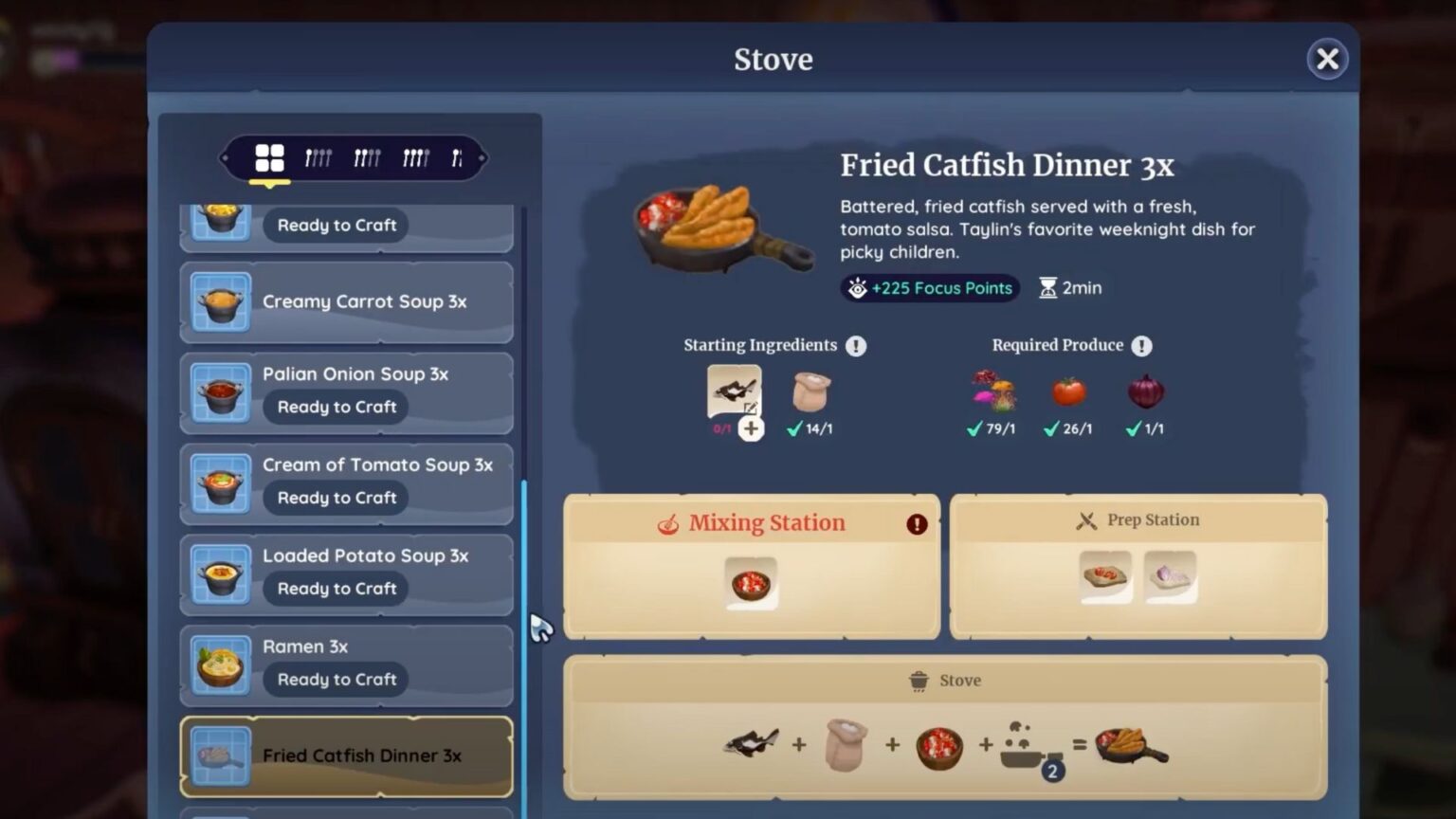Select the Ramen 3x bowl icon
This screenshot has height=819, width=1456.
click(x=220, y=665)
